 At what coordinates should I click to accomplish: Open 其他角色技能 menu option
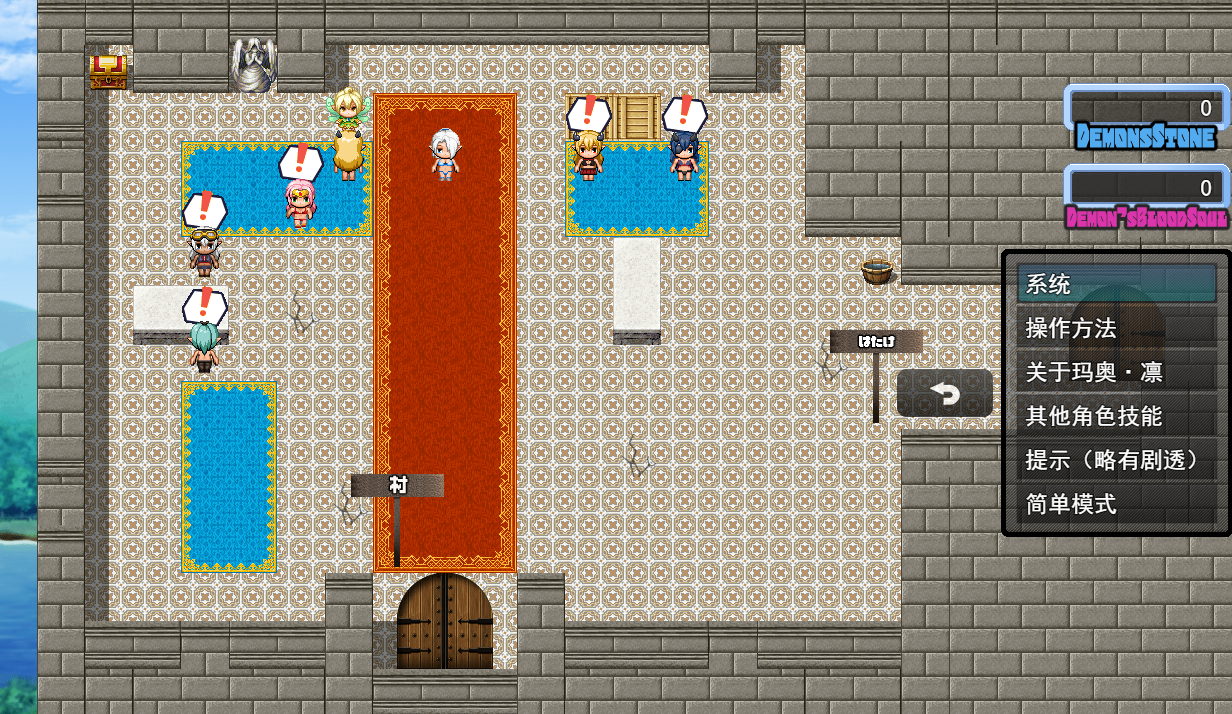pos(1116,417)
